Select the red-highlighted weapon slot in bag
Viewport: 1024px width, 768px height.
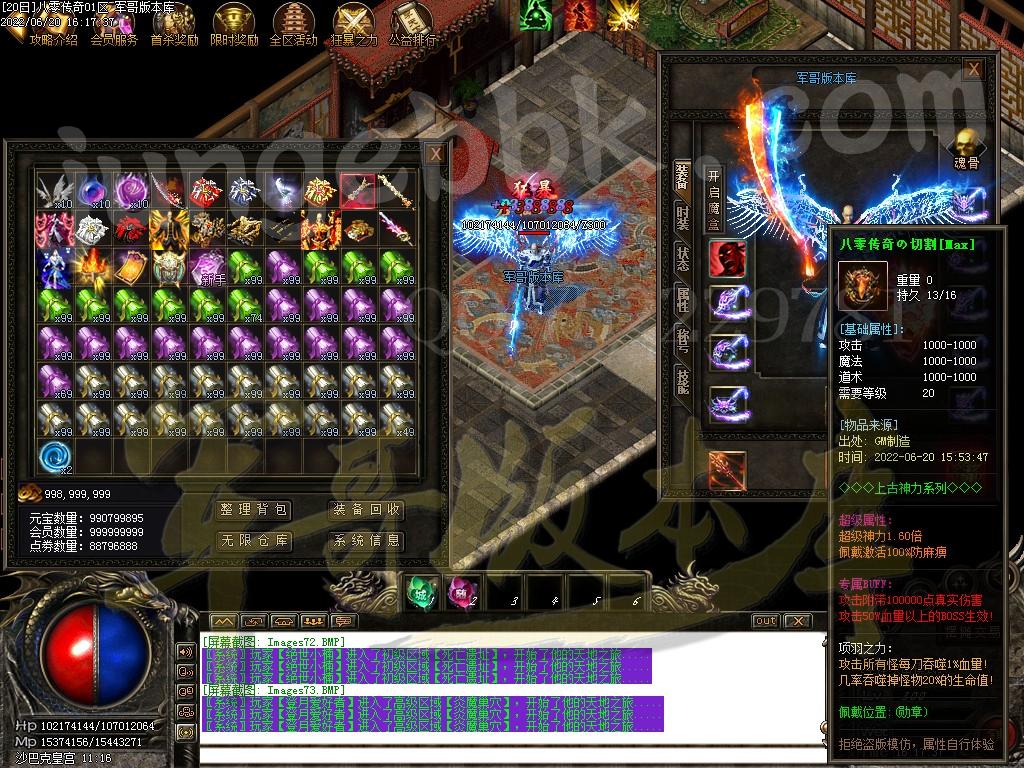point(358,190)
